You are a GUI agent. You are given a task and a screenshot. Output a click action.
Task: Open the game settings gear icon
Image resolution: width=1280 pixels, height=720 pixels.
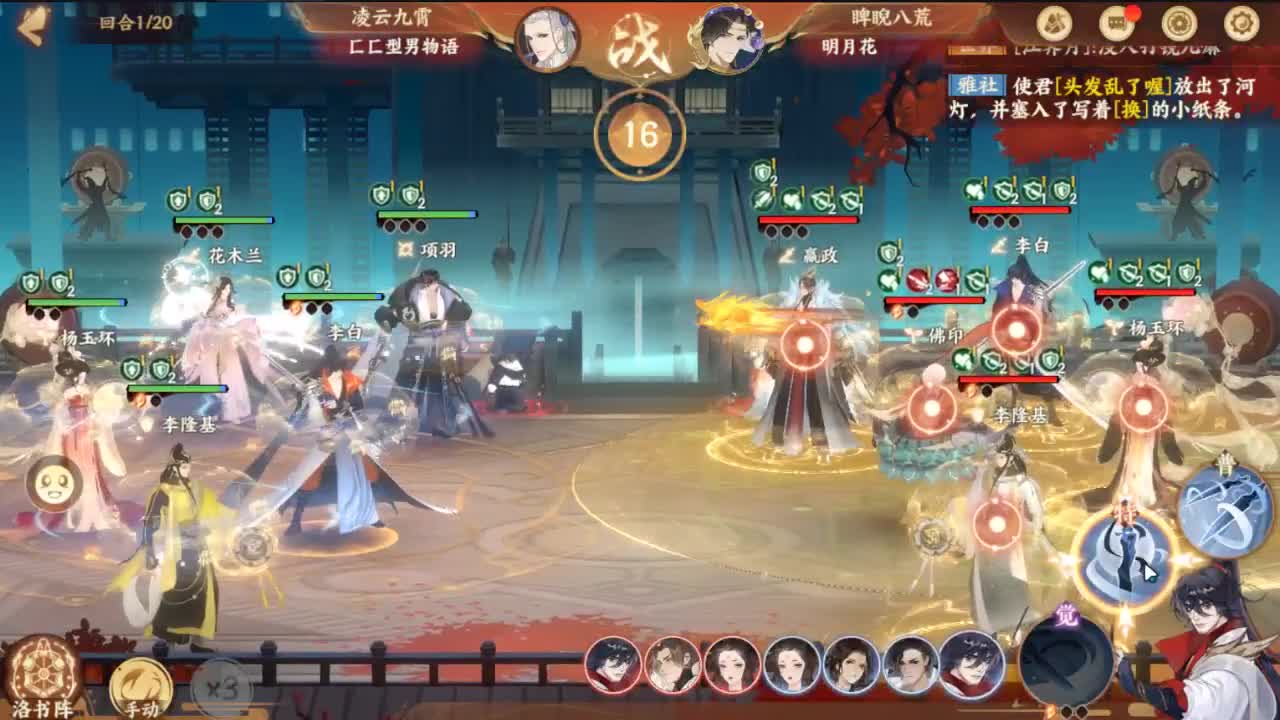pyautogui.click(x=1240, y=20)
